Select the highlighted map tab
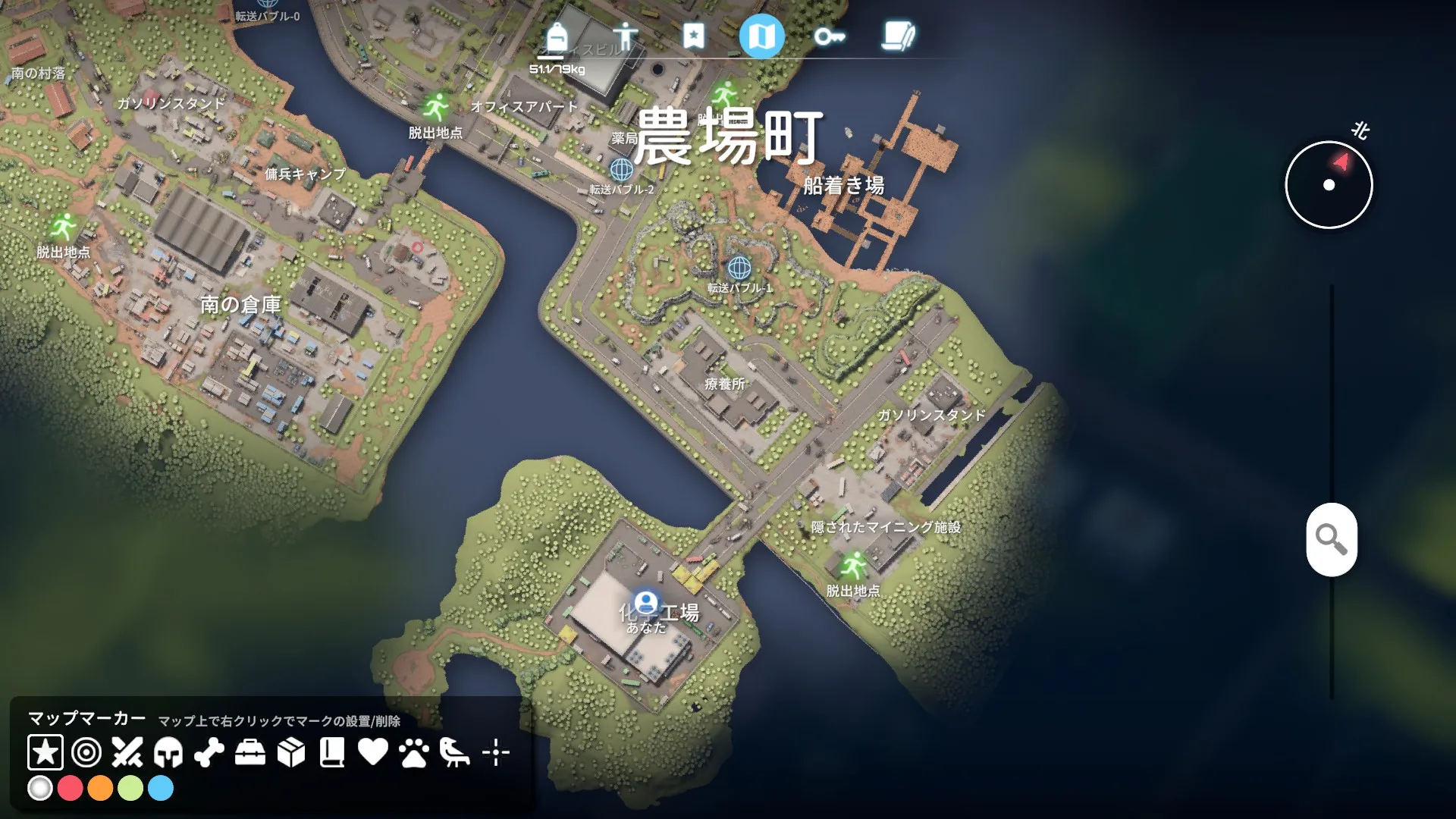The image size is (1456, 819). pyautogui.click(x=761, y=36)
